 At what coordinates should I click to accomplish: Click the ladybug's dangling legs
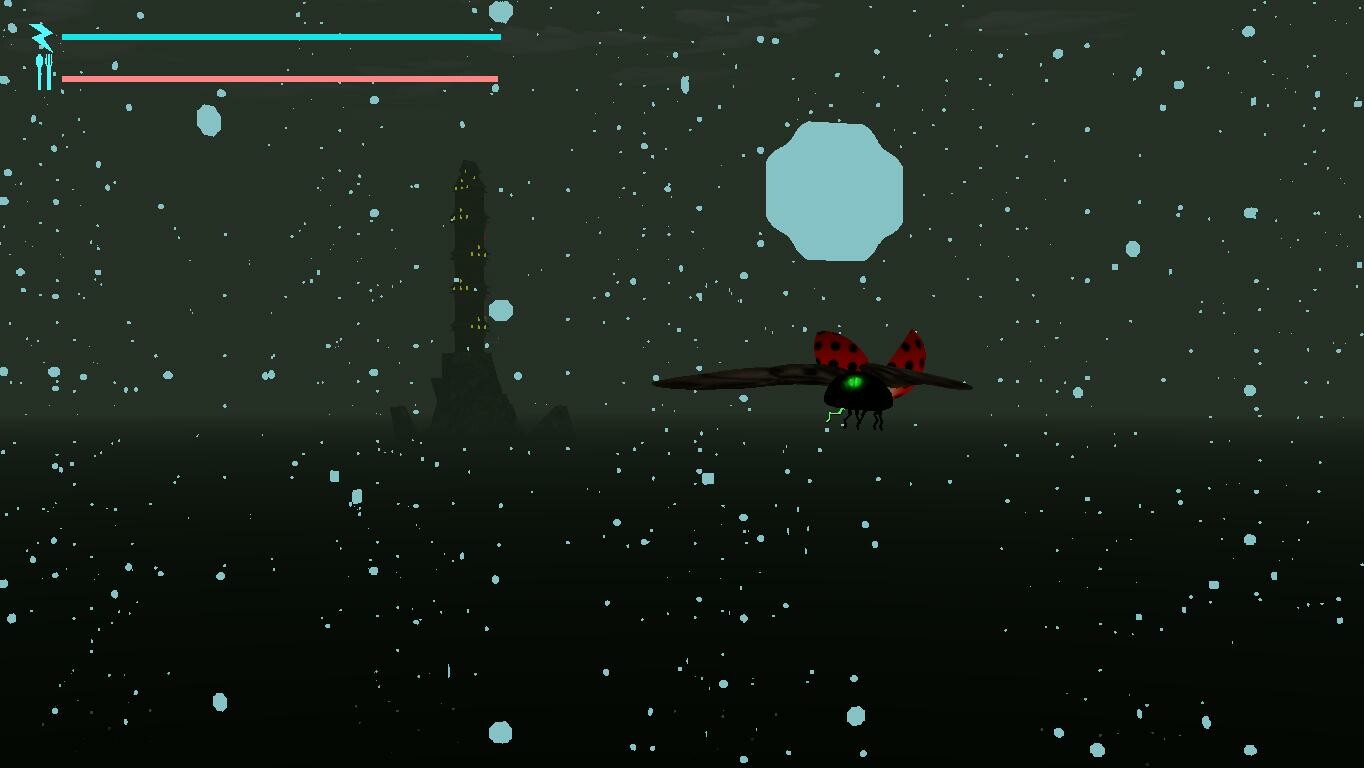coord(862,422)
